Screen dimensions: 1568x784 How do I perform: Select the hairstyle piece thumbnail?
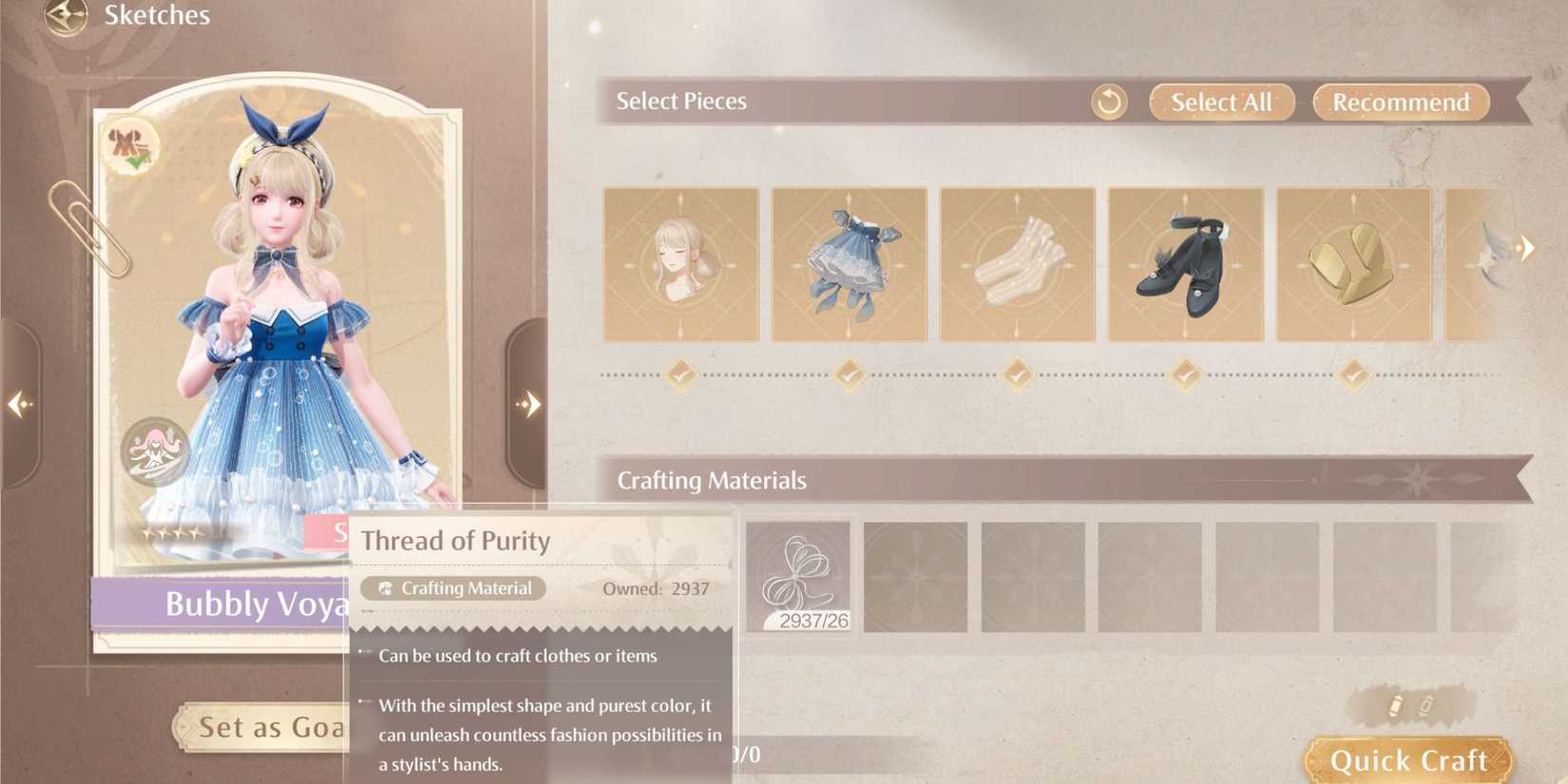679,263
